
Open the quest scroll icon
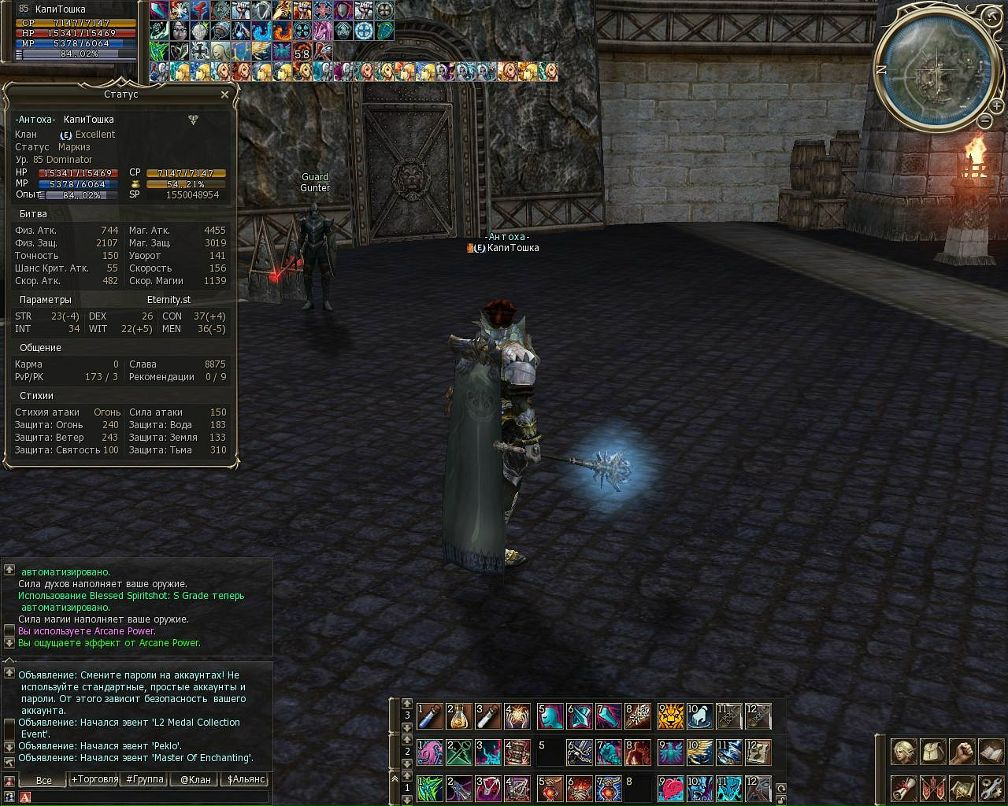click(905, 786)
